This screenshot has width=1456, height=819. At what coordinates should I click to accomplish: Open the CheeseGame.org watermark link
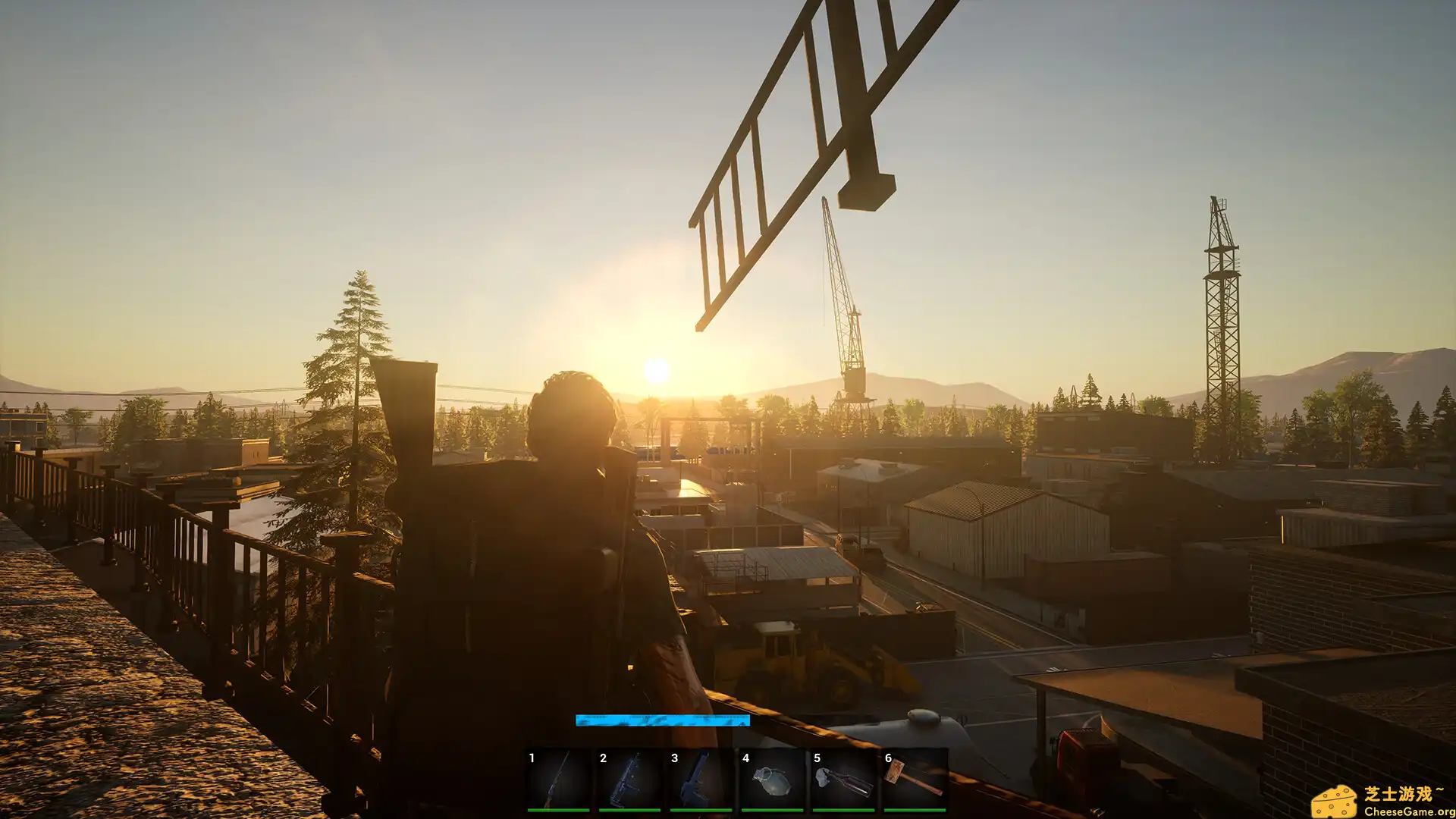point(1382,802)
